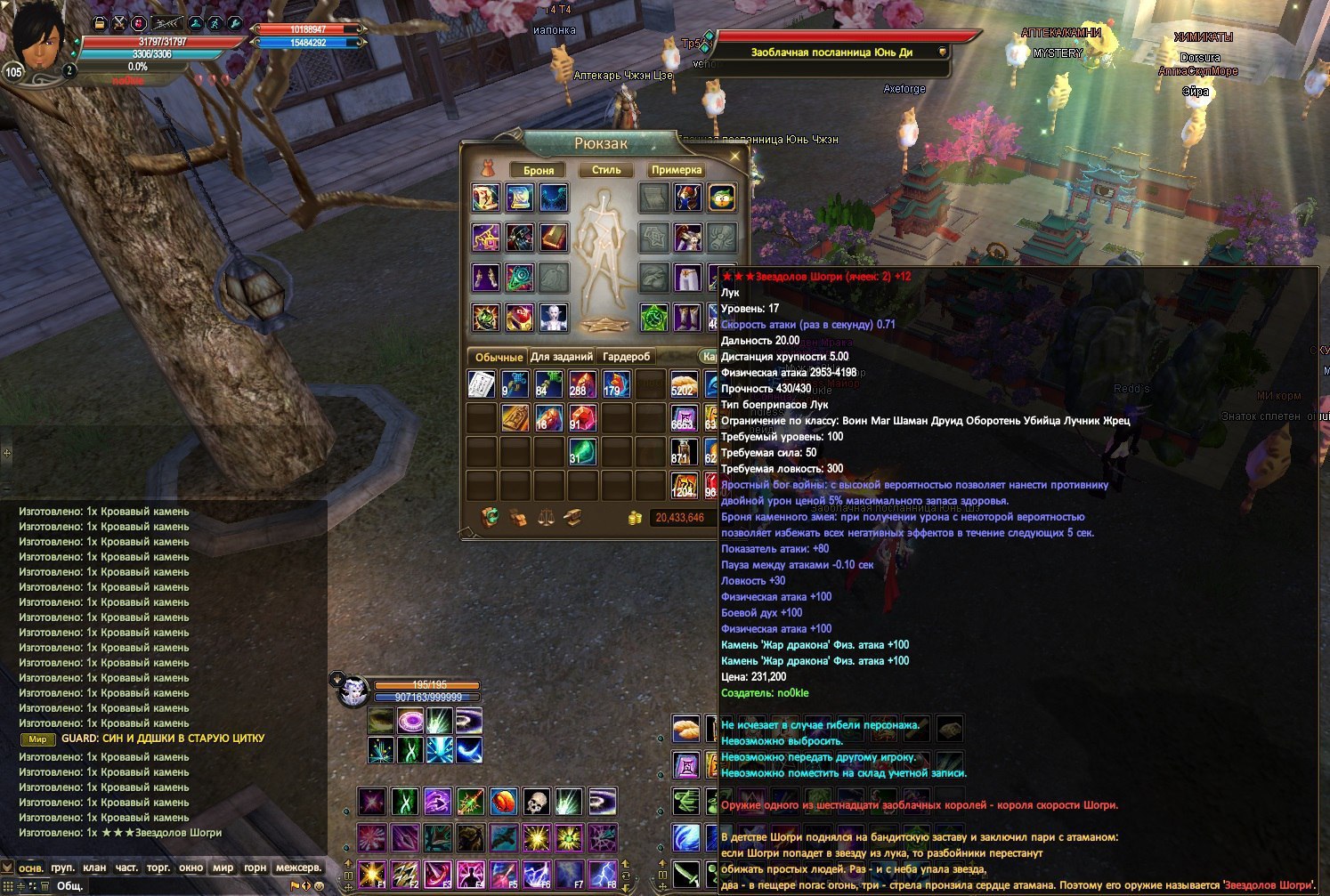Select the green gem stack of 31
Image resolution: width=1330 pixels, height=896 pixels.
(x=582, y=451)
